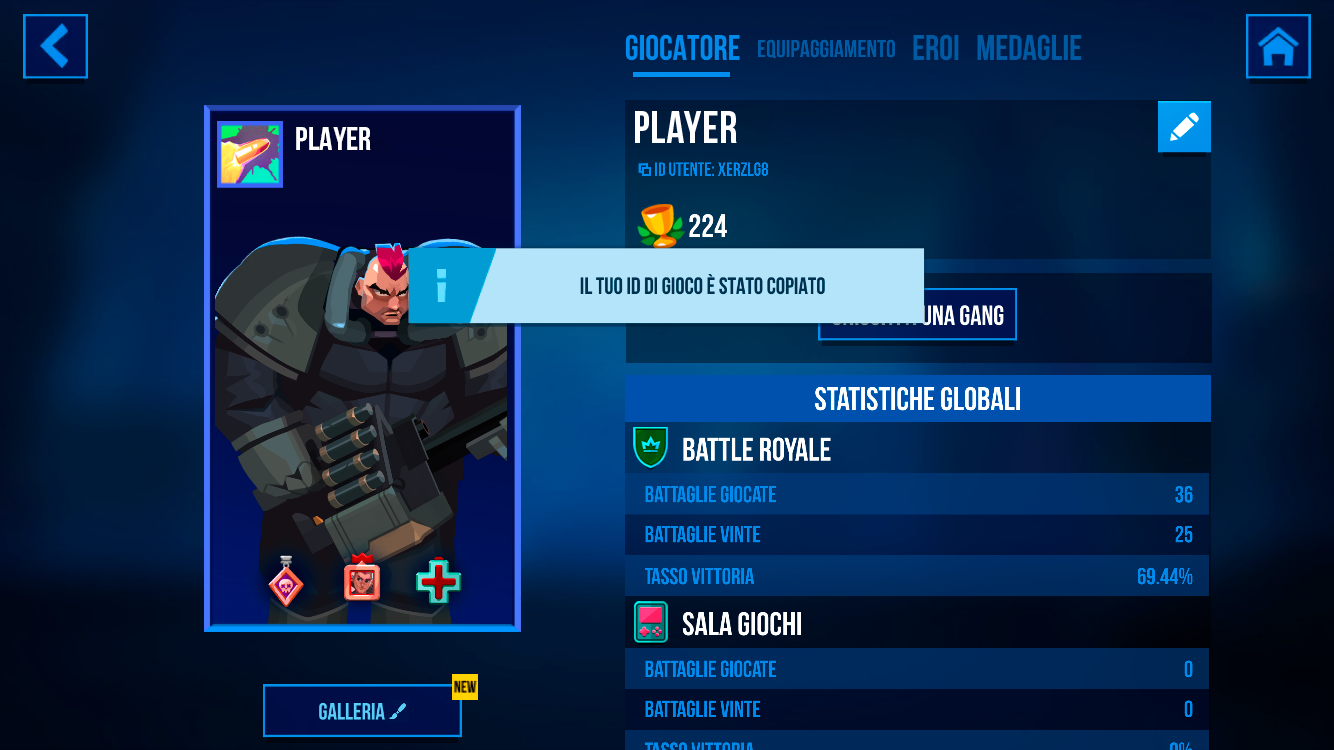Choose the hero face badge
The width and height of the screenshot is (1334, 750).
click(x=362, y=579)
